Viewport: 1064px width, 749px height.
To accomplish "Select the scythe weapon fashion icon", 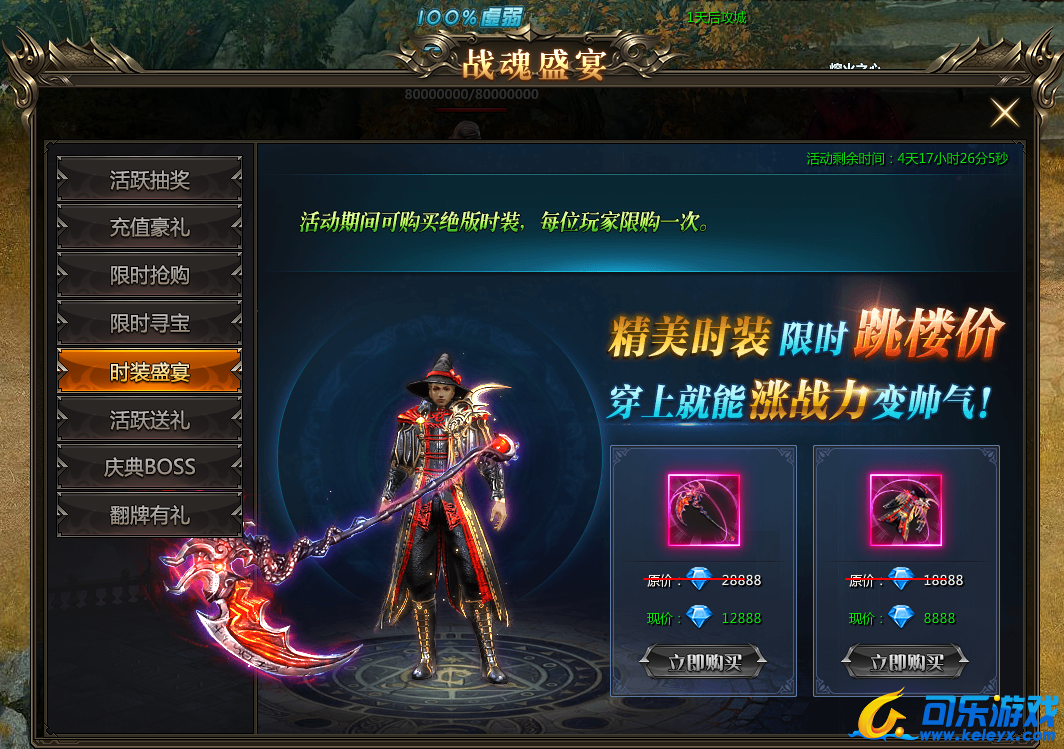I will 703,510.
